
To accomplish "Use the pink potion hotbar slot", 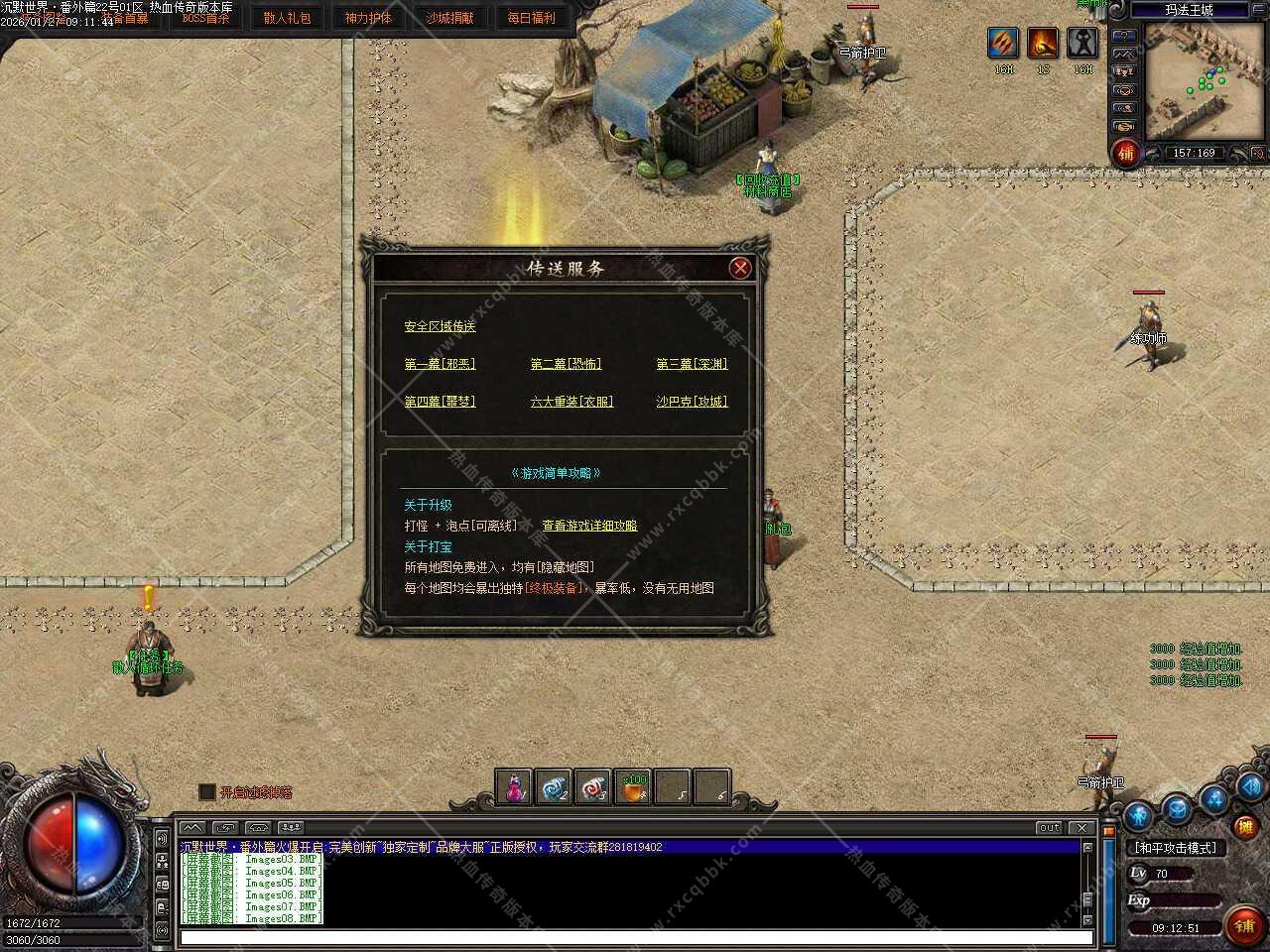I will coord(514,787).
